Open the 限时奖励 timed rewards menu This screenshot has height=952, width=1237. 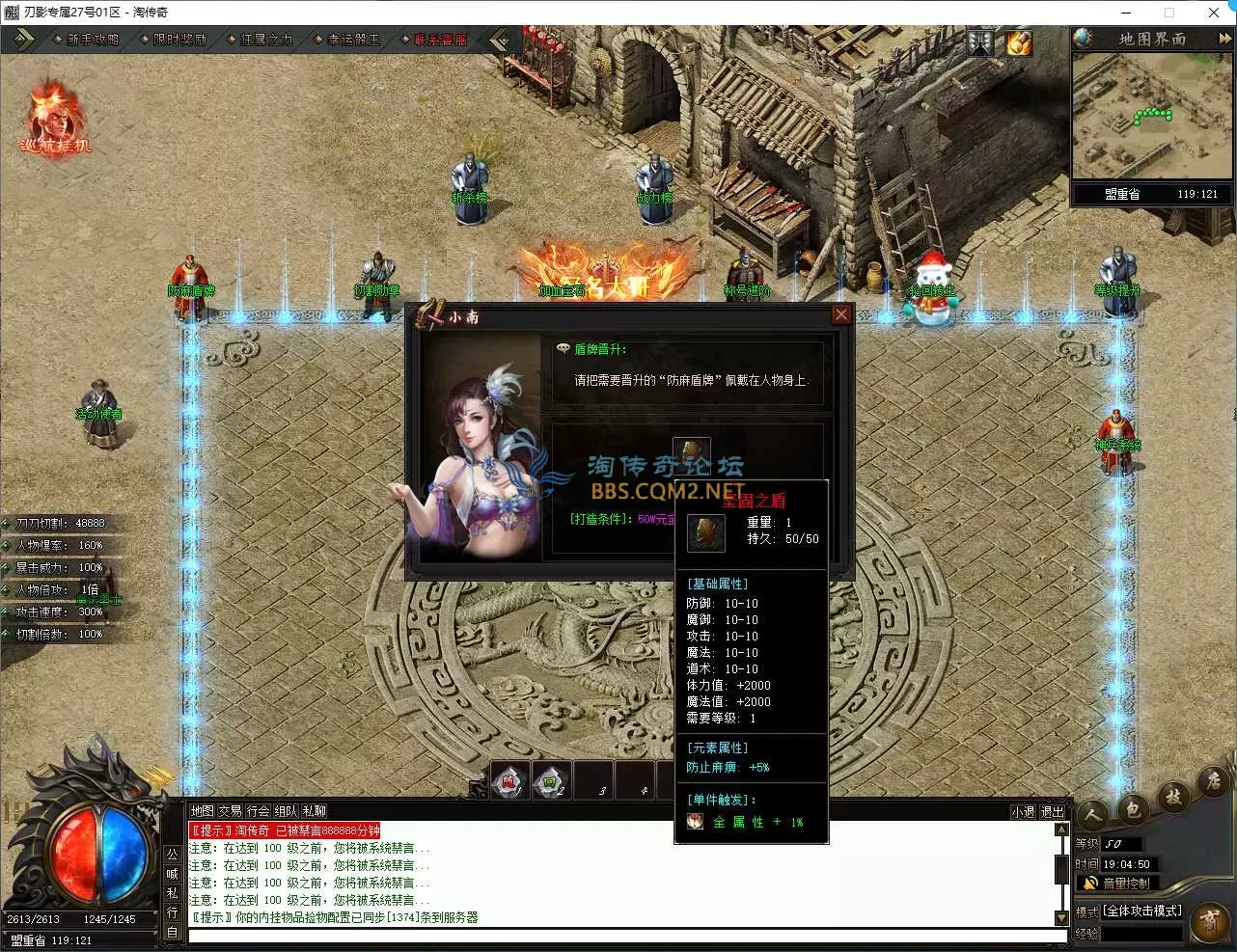pyautogui.click(x=179, y=40)
